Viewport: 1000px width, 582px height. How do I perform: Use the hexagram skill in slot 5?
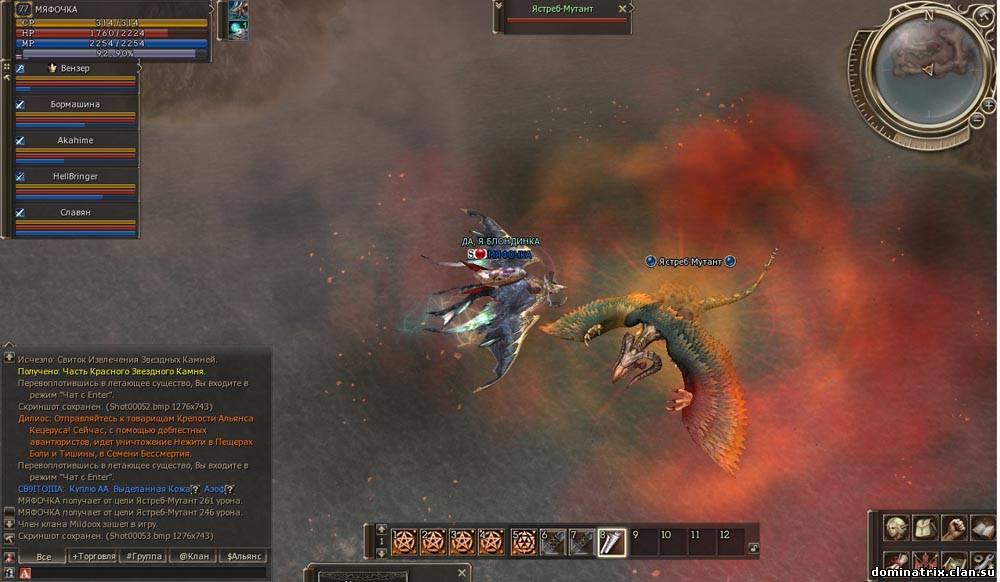523,542
